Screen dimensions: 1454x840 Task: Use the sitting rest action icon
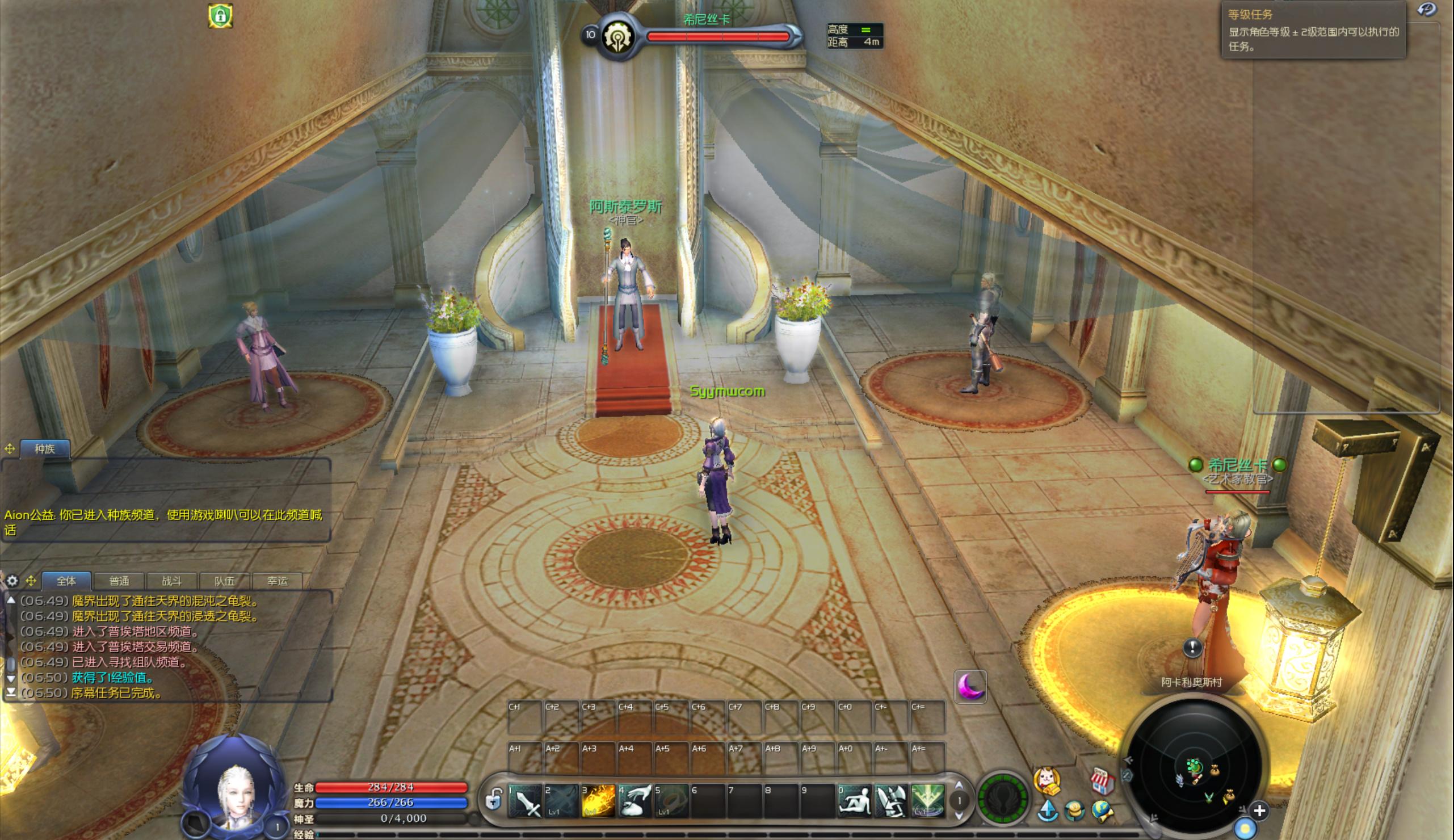coord(854,801)
